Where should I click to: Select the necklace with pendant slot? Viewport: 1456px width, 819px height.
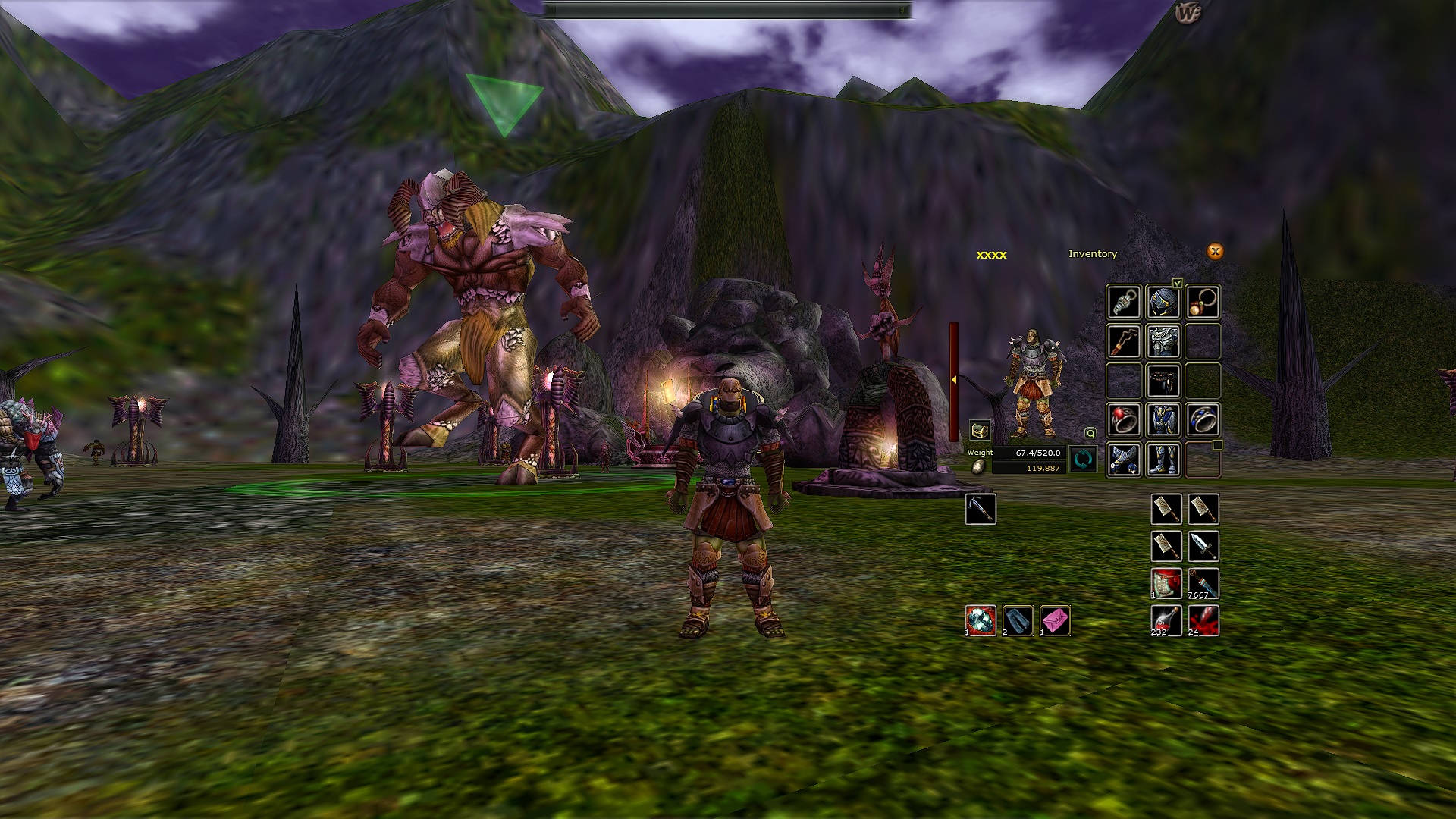pyautogui.click(x=1203, y=302)
